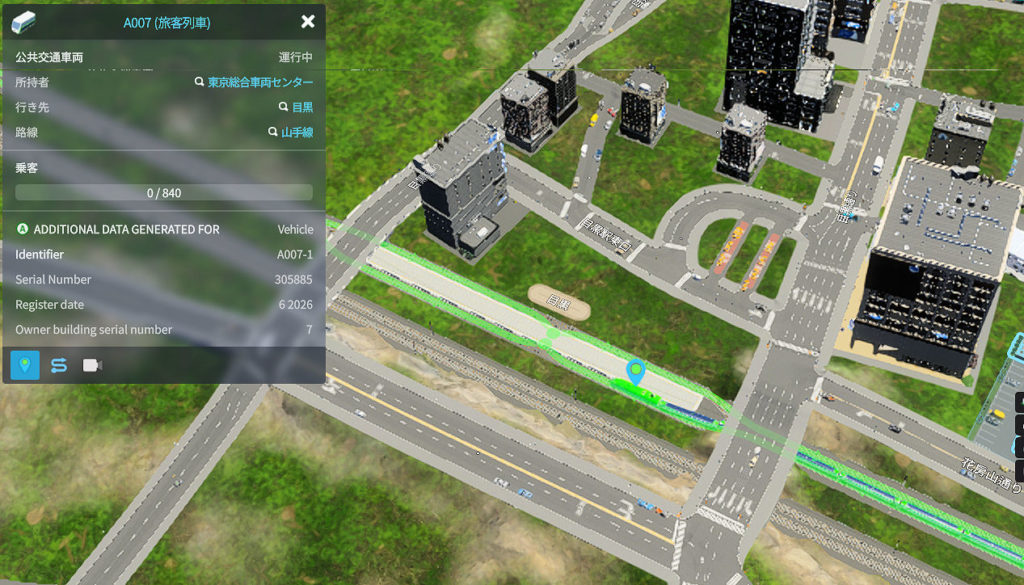Close the A007 vehicle info panel
The width and height of the screenshot is (1024, 585).
pyautogui.click(x=307, y=21)
